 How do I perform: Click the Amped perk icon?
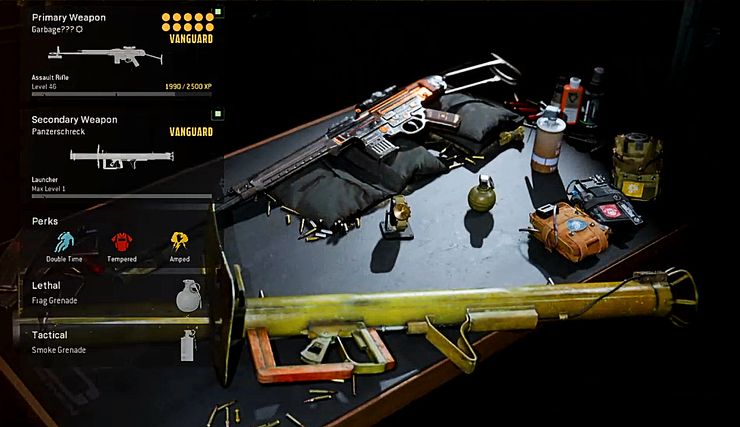coord(180,242)
